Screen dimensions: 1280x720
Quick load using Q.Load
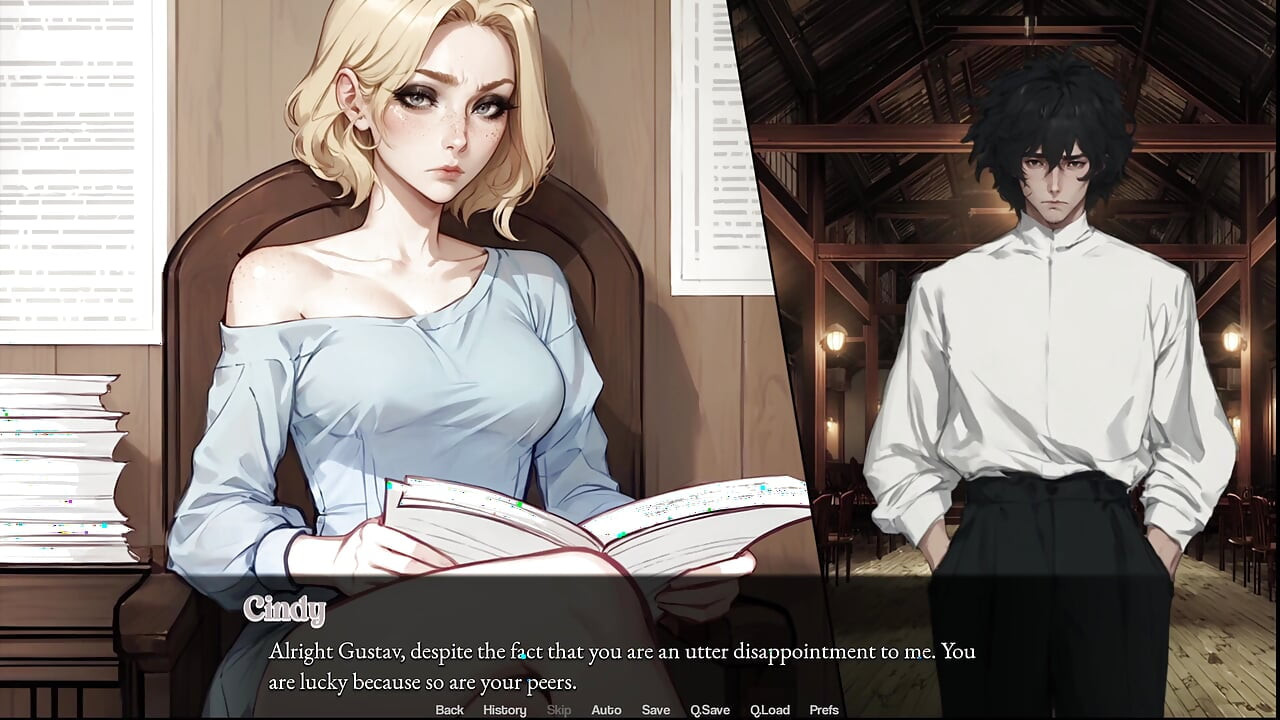(770, 710)
